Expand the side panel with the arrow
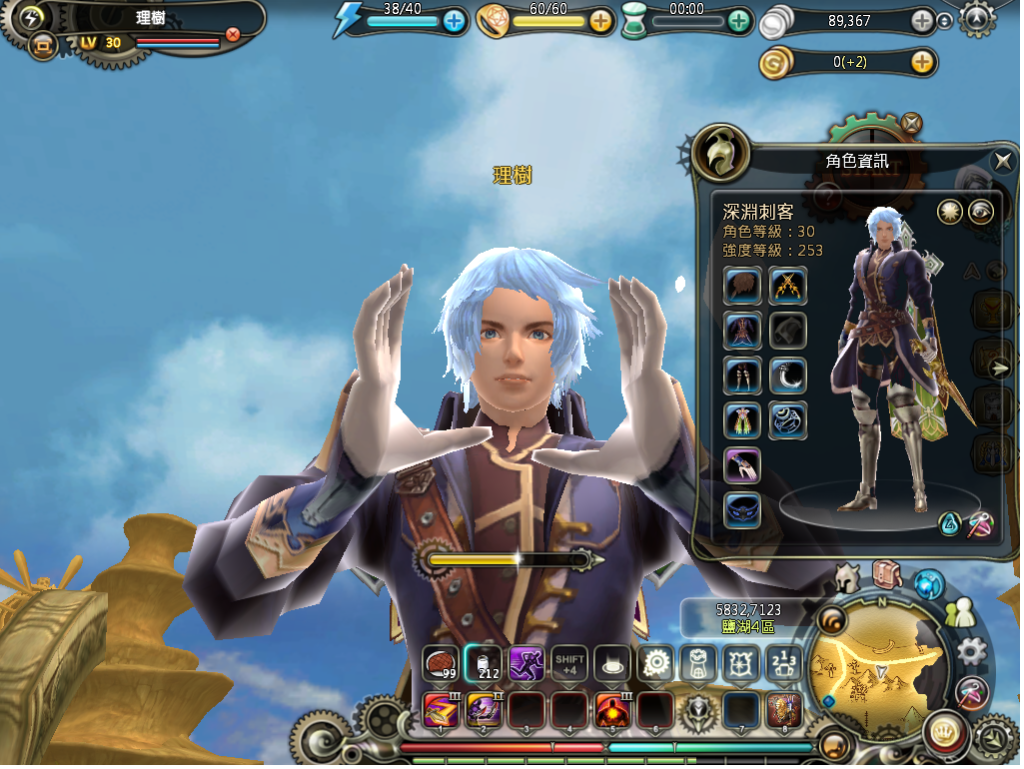 (999, 368)
